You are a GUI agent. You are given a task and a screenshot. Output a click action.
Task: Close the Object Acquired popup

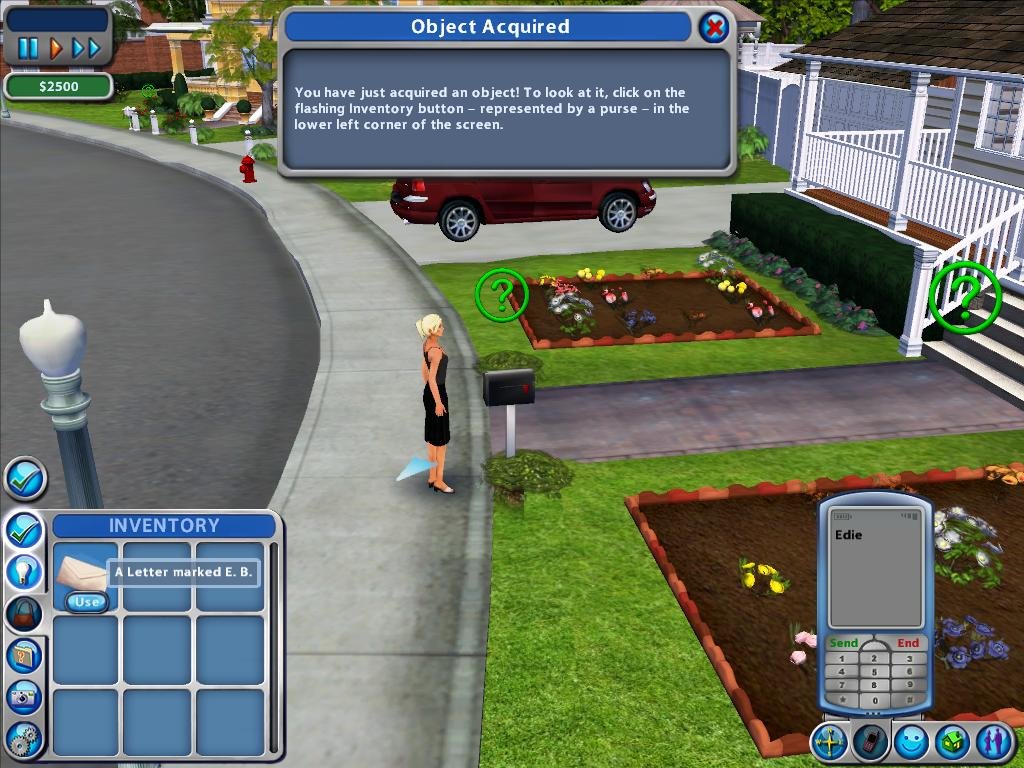pos(713,27)
